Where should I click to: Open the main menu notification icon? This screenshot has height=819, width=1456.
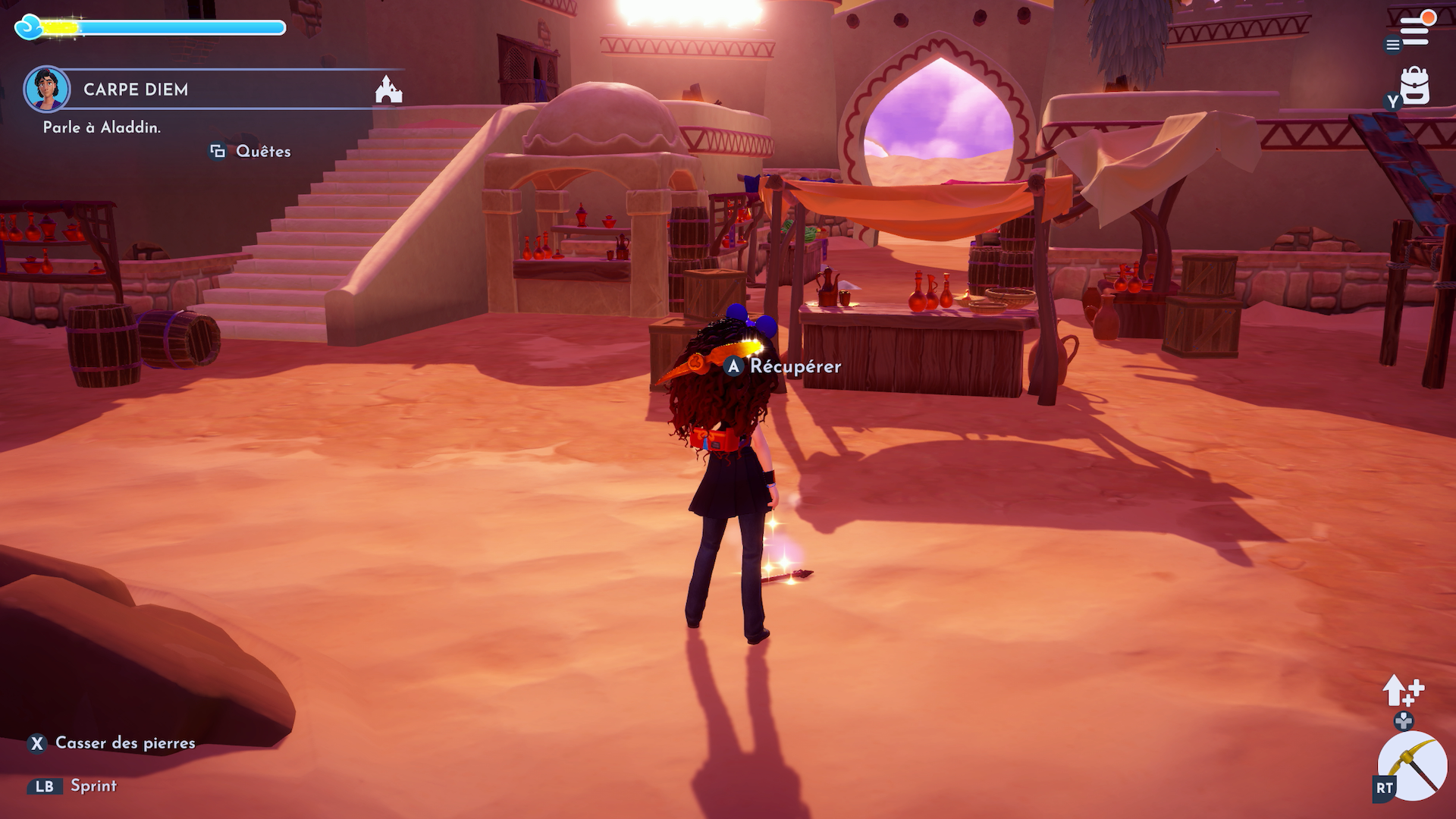point(1414,30)
